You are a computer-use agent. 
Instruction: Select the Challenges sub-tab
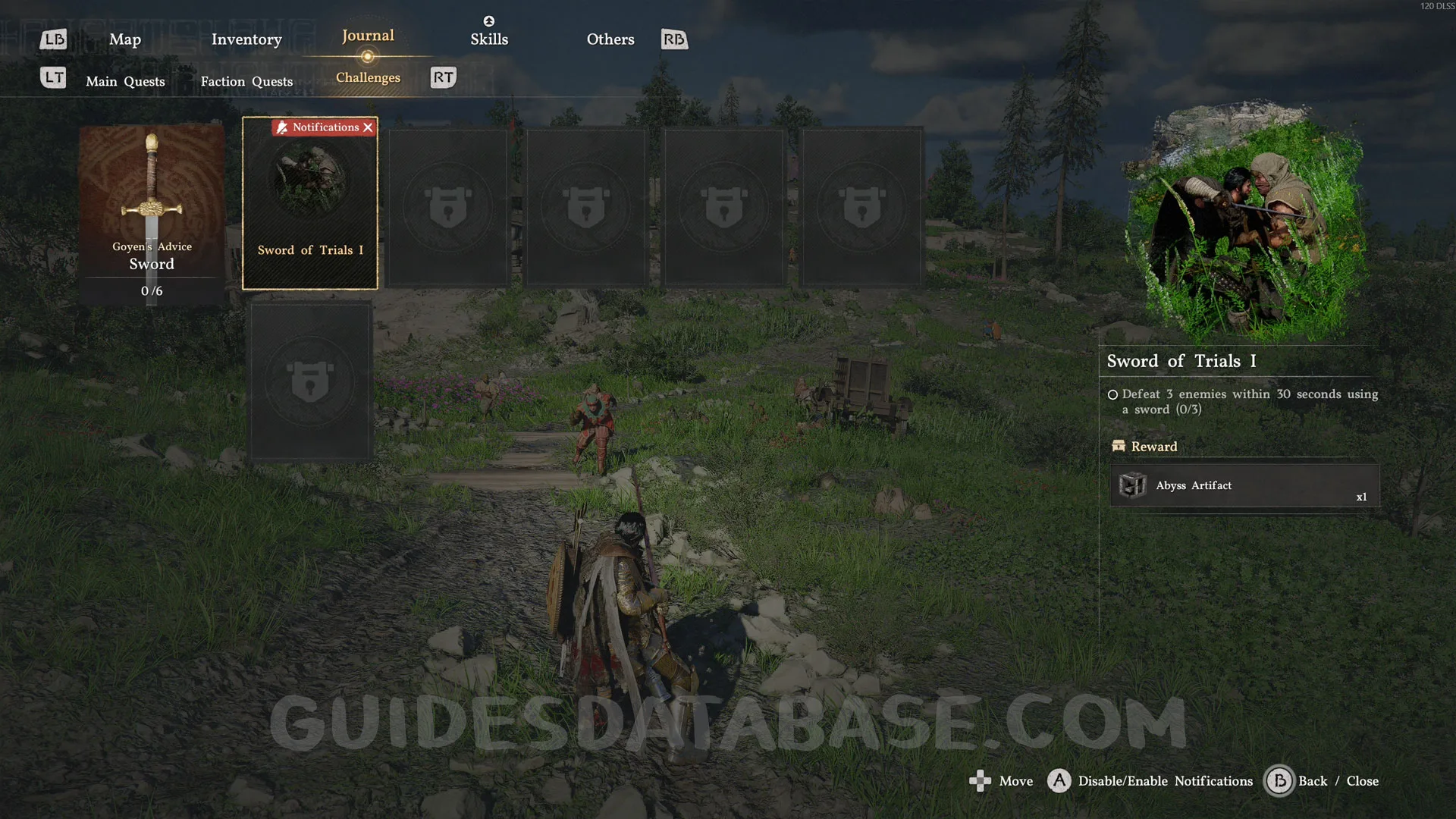[368, 77]
